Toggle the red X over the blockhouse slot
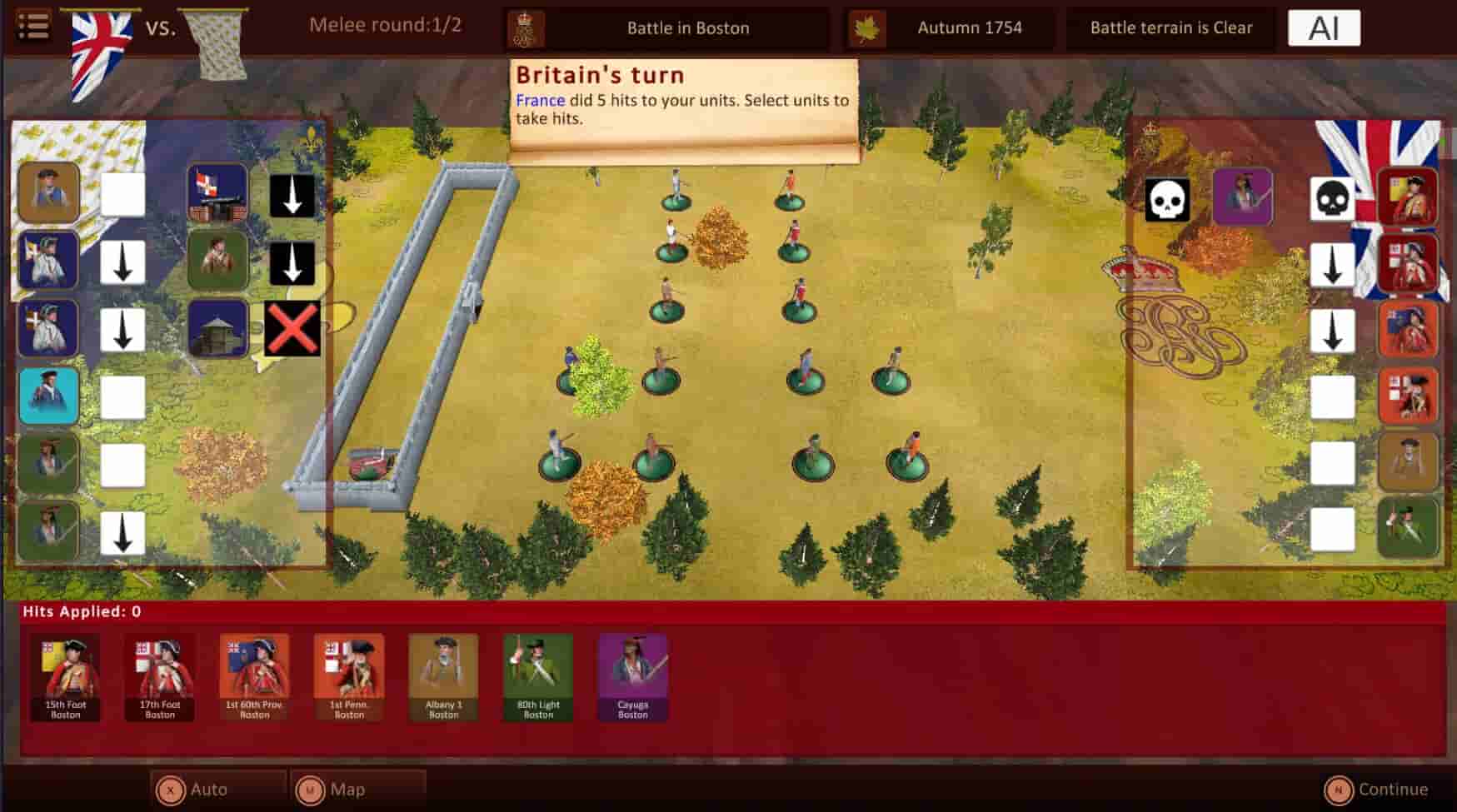The width and height of the screenshot is (1457, 812). [x=293, y=327]
